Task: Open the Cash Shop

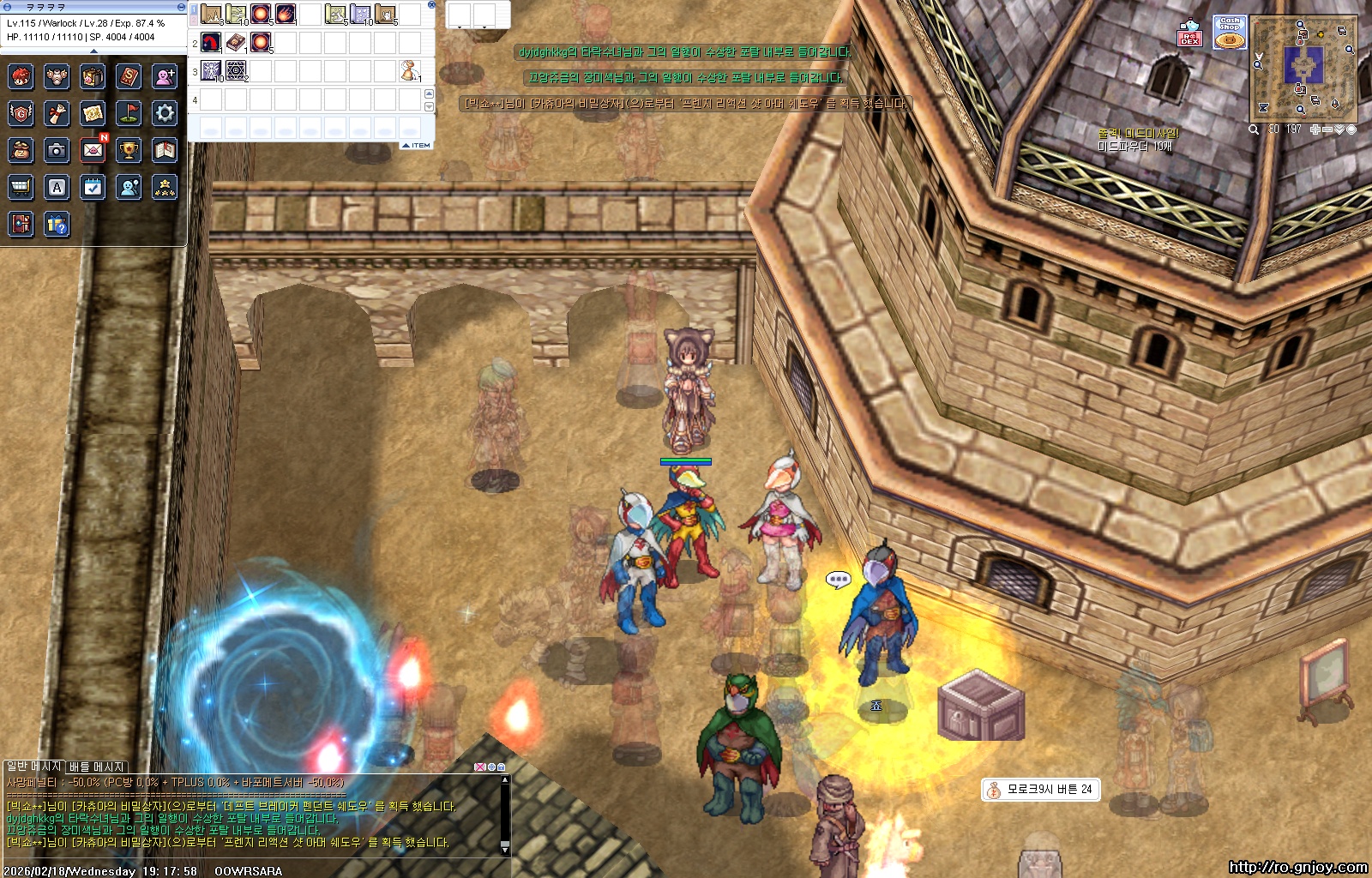Action: tap(1230, 33)
